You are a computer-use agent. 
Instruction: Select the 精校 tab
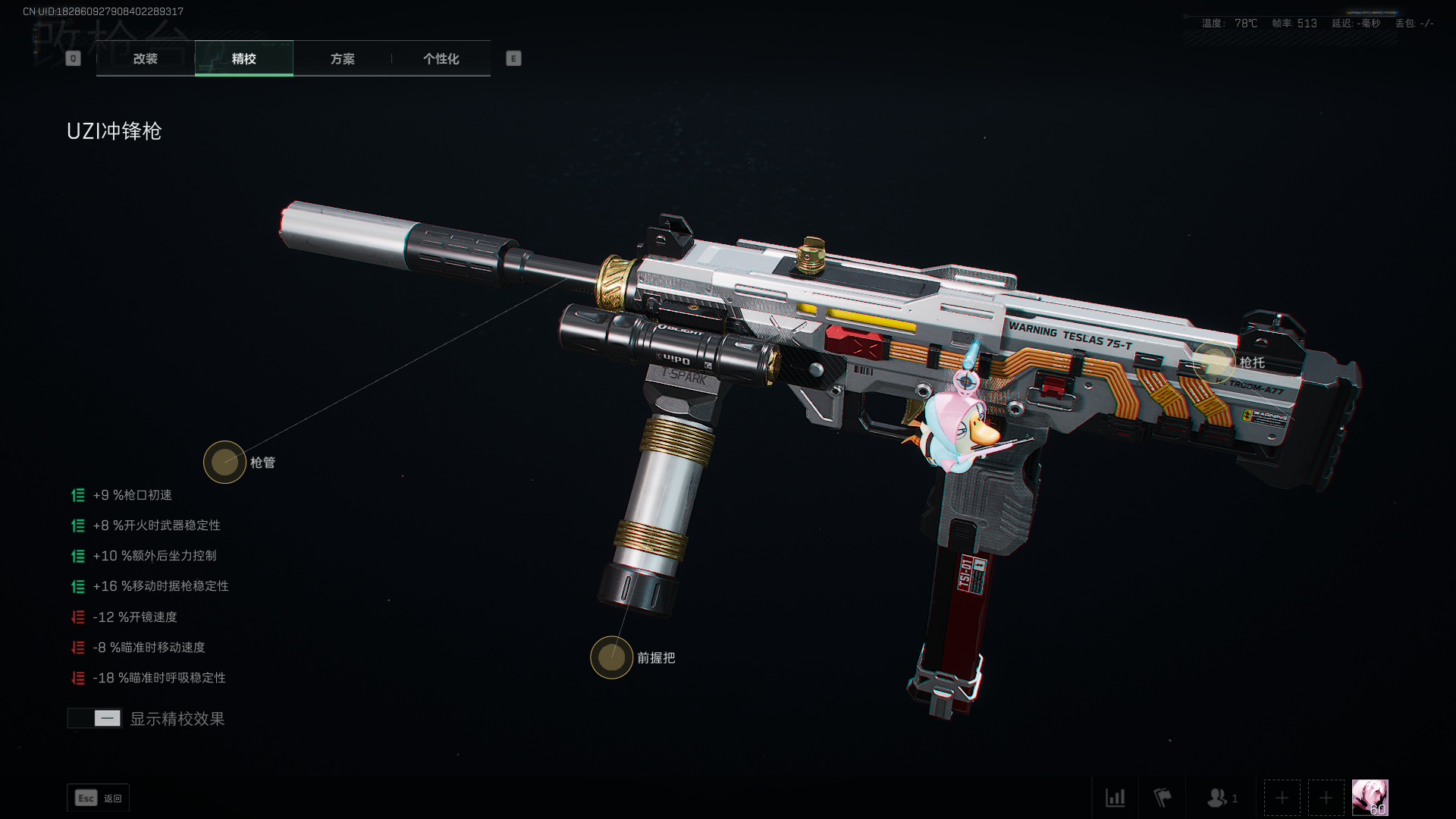click(243, 58)
